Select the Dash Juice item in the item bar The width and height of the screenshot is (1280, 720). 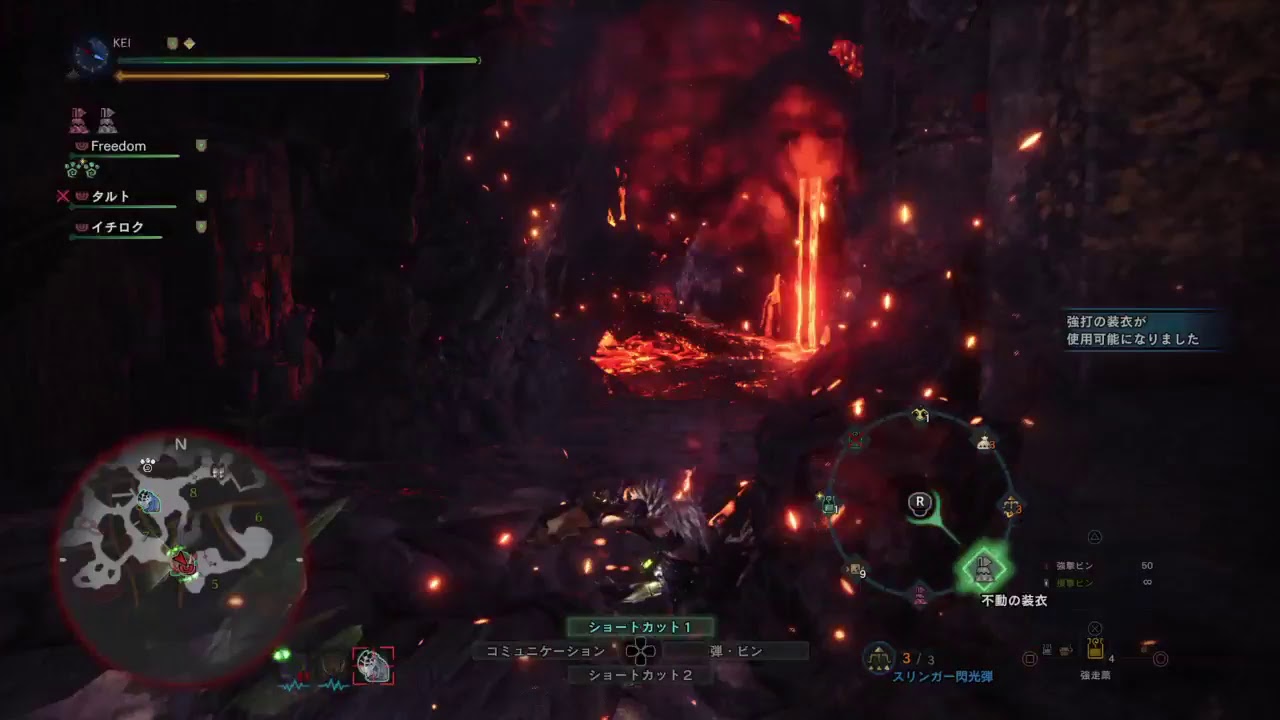pos(1094,650)
